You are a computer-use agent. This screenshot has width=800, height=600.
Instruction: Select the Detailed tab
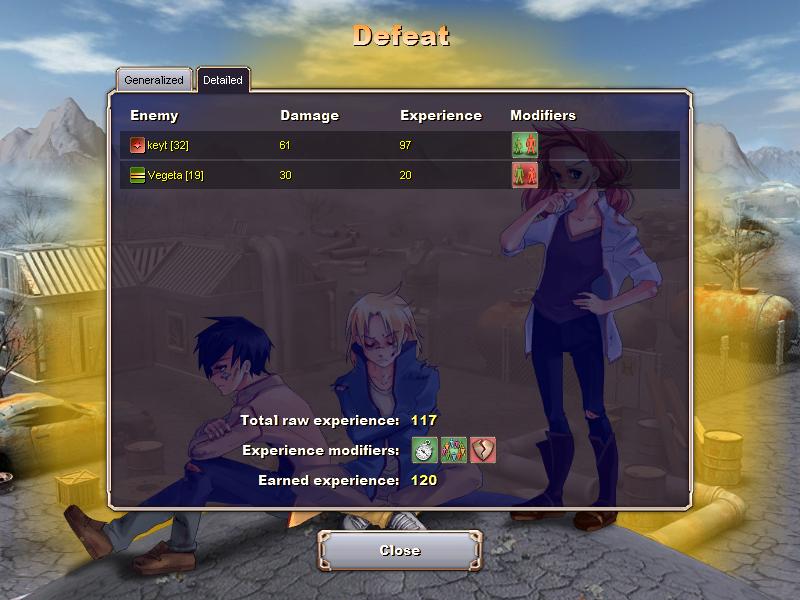click(222, 80)
